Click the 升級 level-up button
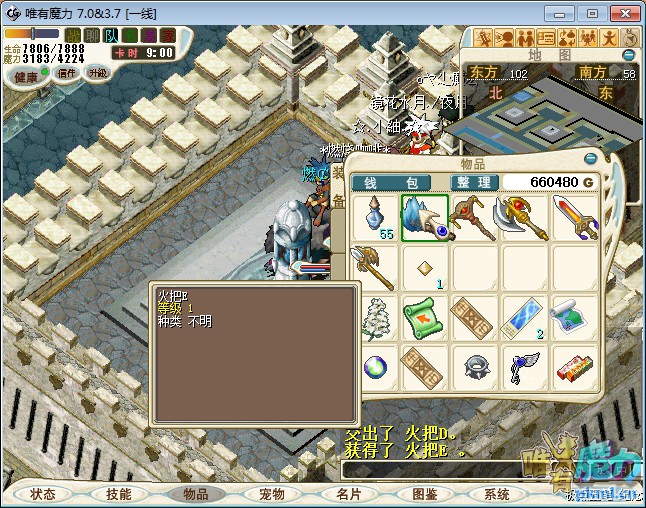Viewport: 646px width, 508px height. coord(97,73)
